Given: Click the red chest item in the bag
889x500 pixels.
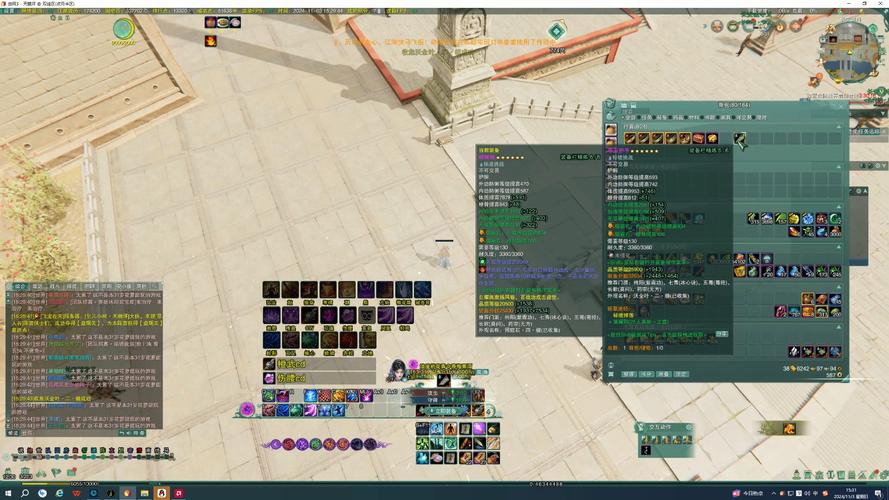Looking at the screenshot, I should (x=698, y=138).
